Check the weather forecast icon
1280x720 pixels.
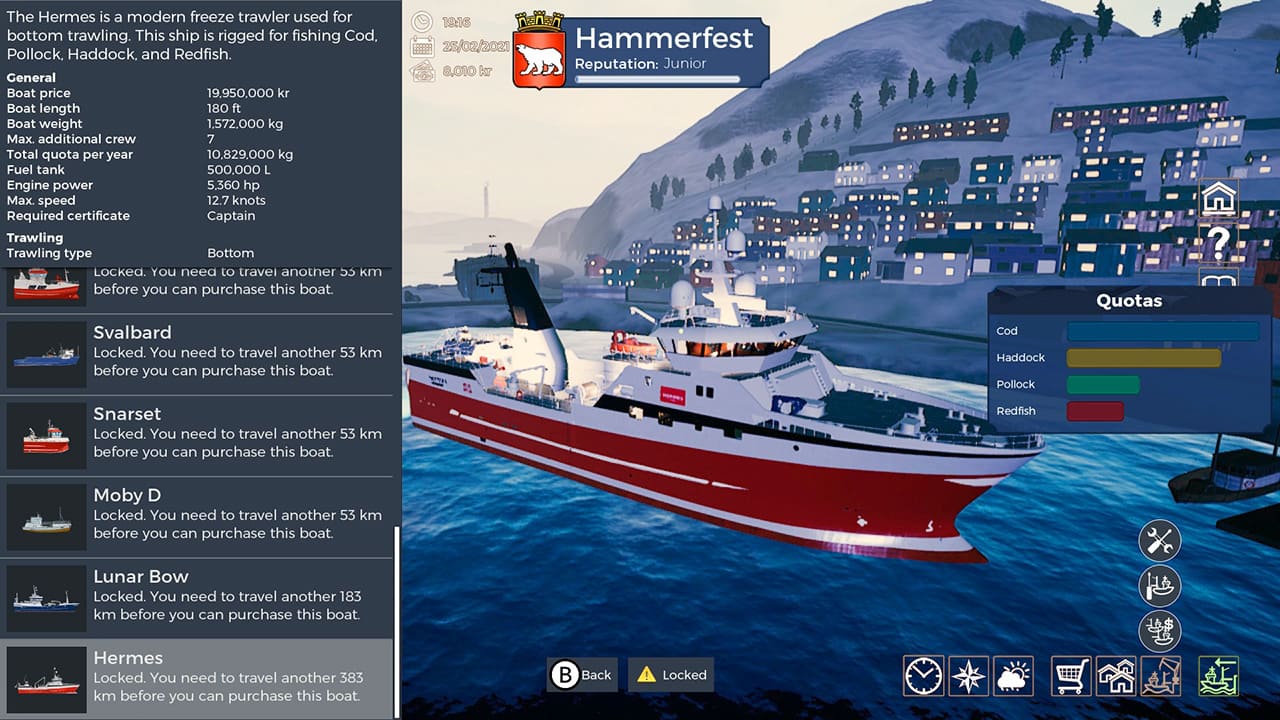tap(1013, 676)
